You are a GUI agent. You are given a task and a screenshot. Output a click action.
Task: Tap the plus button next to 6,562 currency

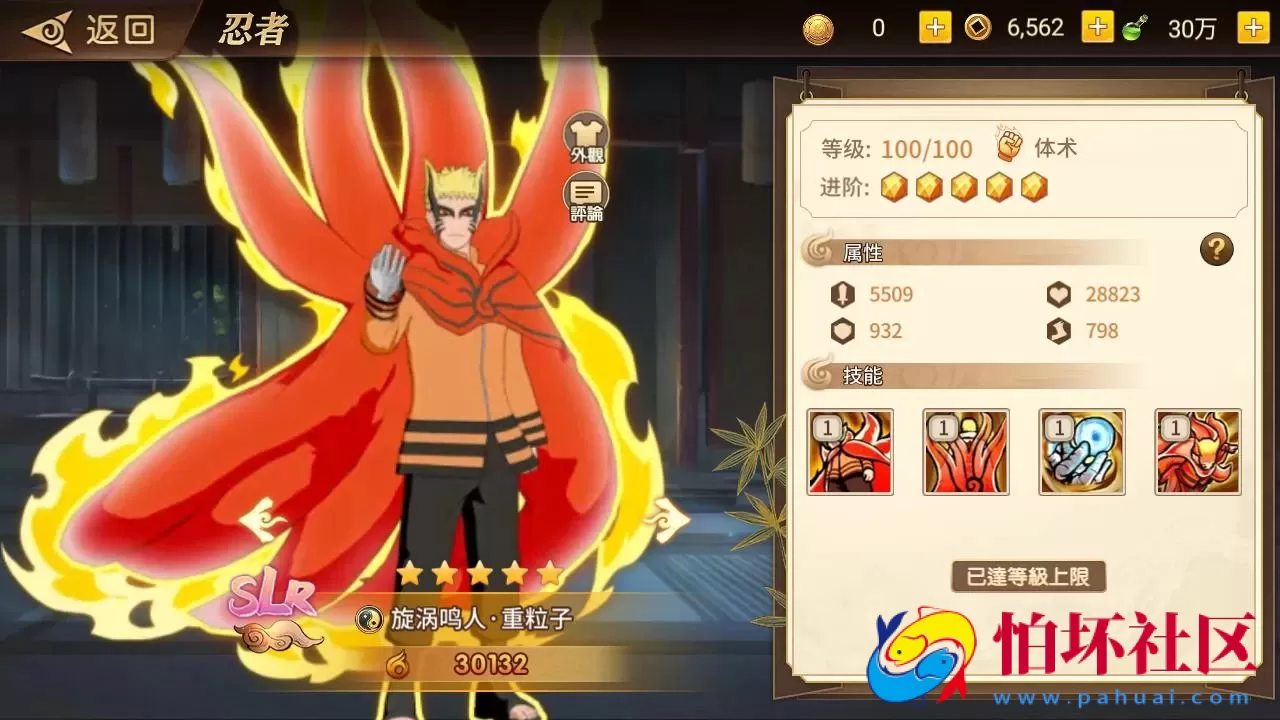pyautogui.click(x=1097, y=27)
